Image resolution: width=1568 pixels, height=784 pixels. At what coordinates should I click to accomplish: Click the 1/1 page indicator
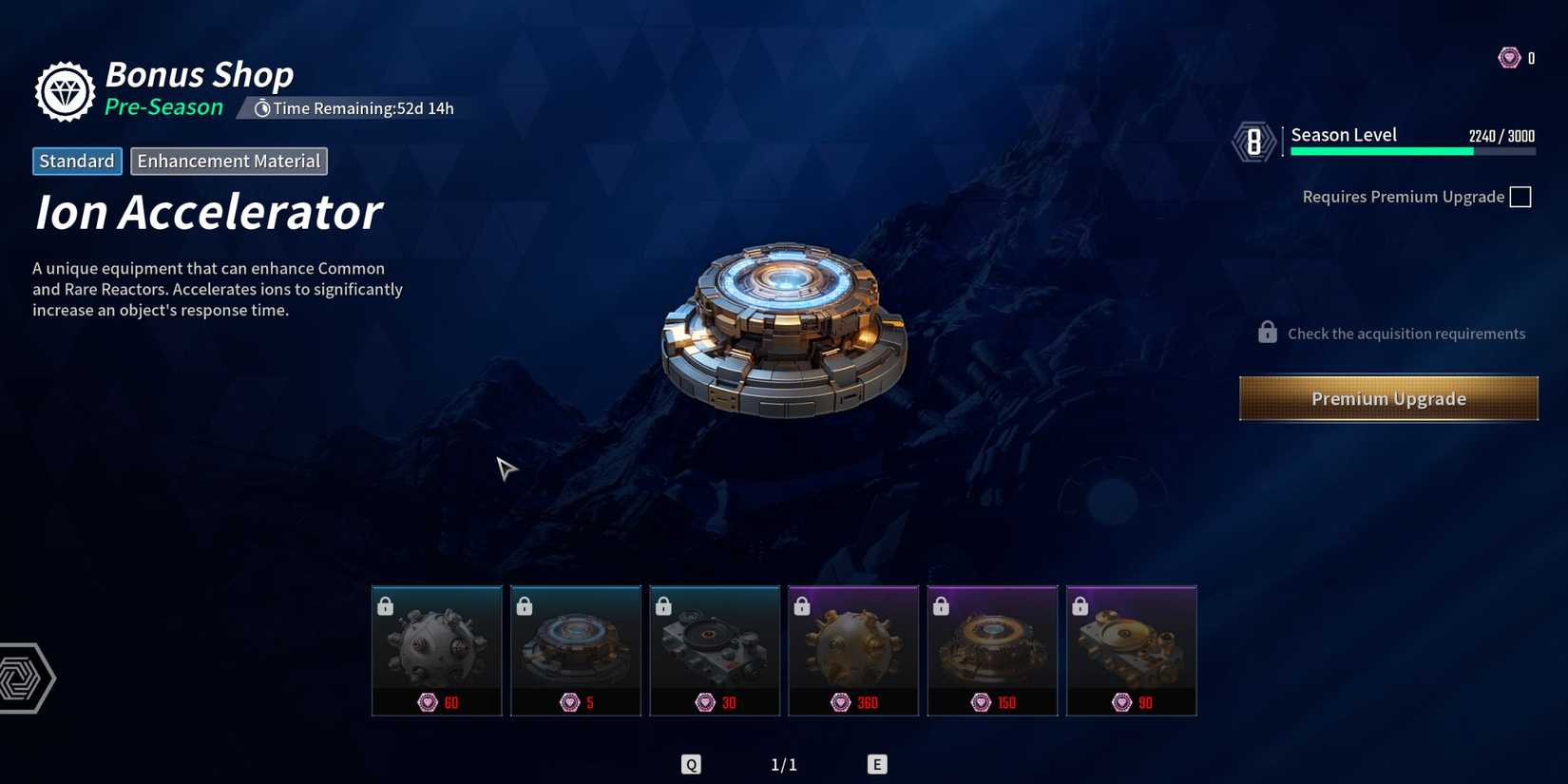click(x=784, y=763)
